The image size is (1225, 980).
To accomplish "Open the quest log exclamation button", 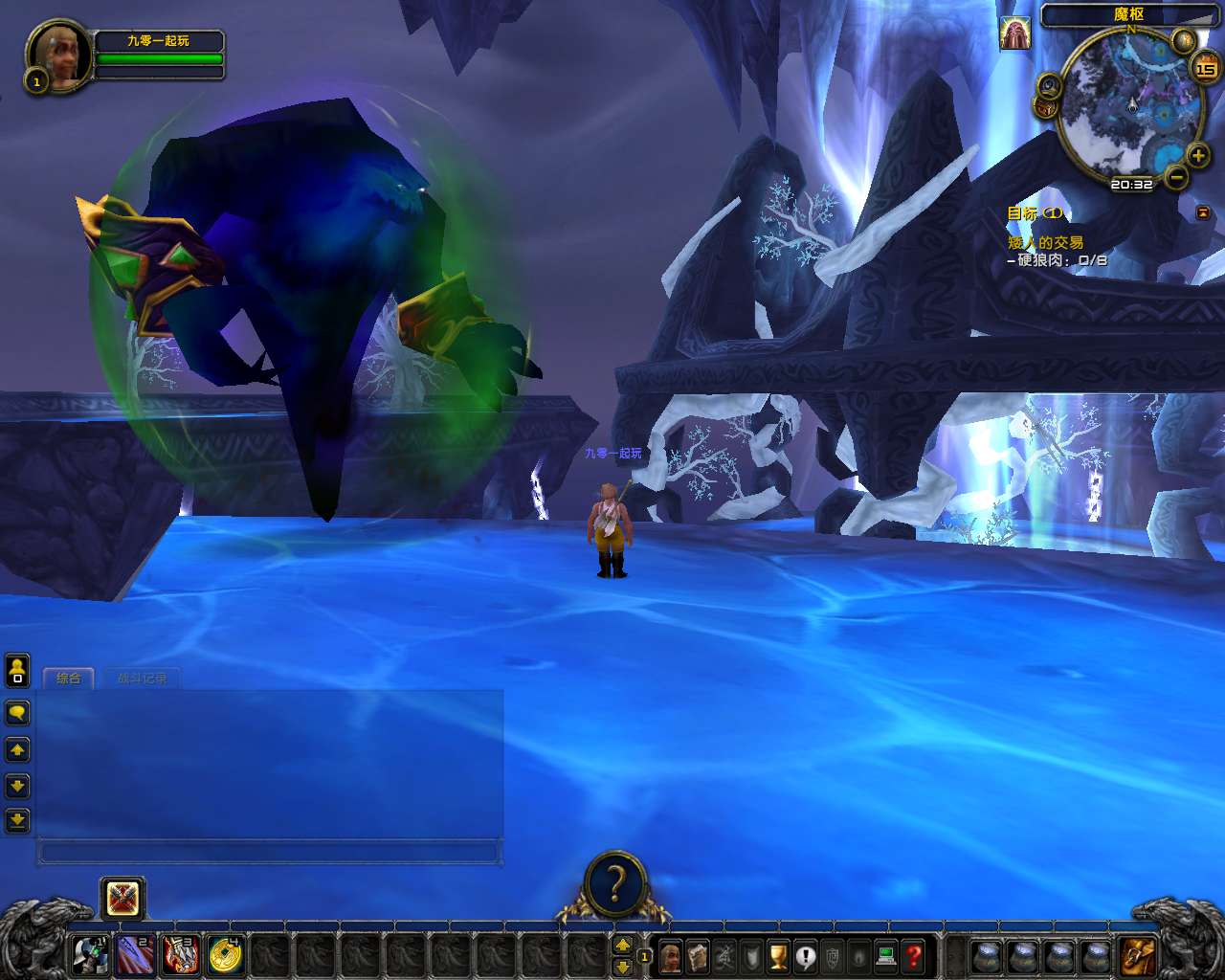I will pyautogui.click(x=806, y=955).
